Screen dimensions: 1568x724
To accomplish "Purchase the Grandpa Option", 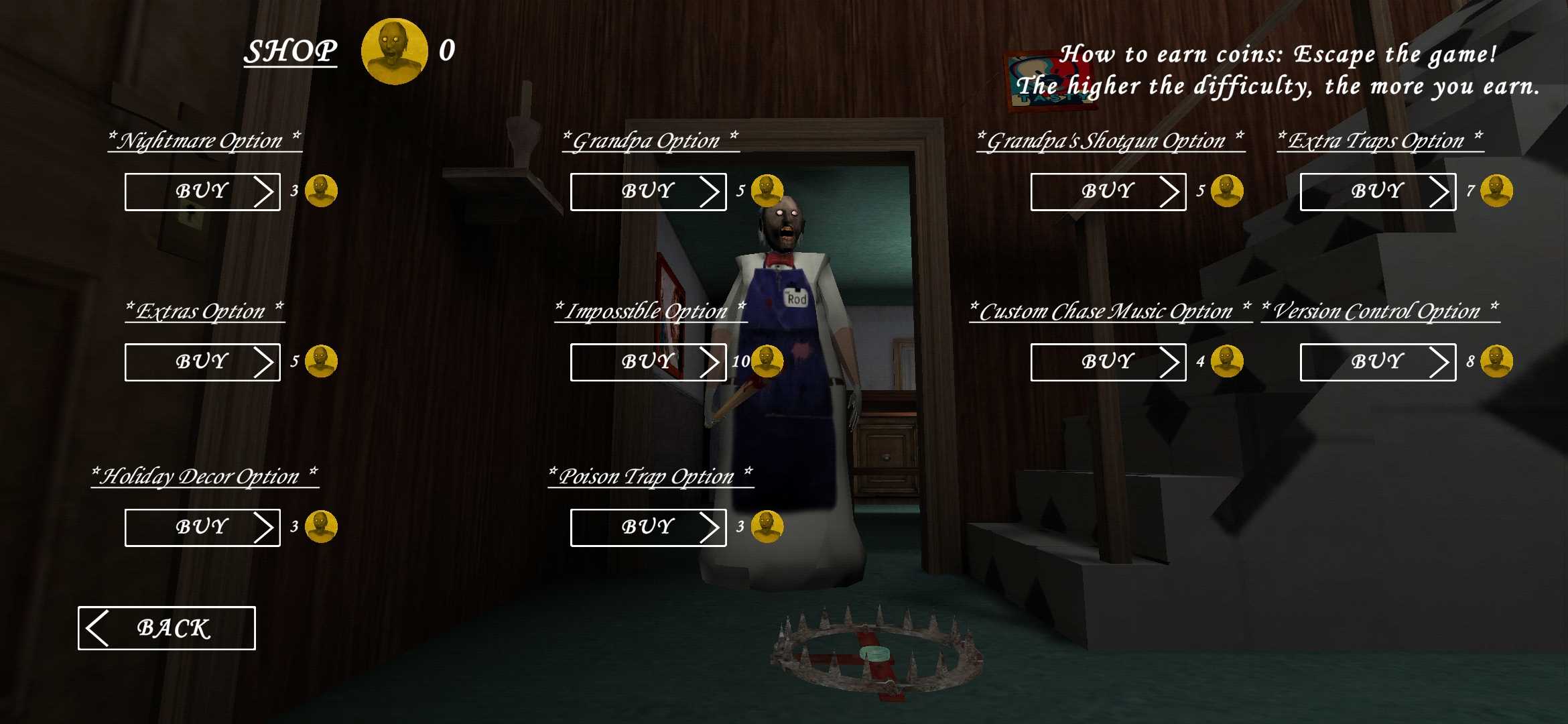I will (x=648, y=192).
